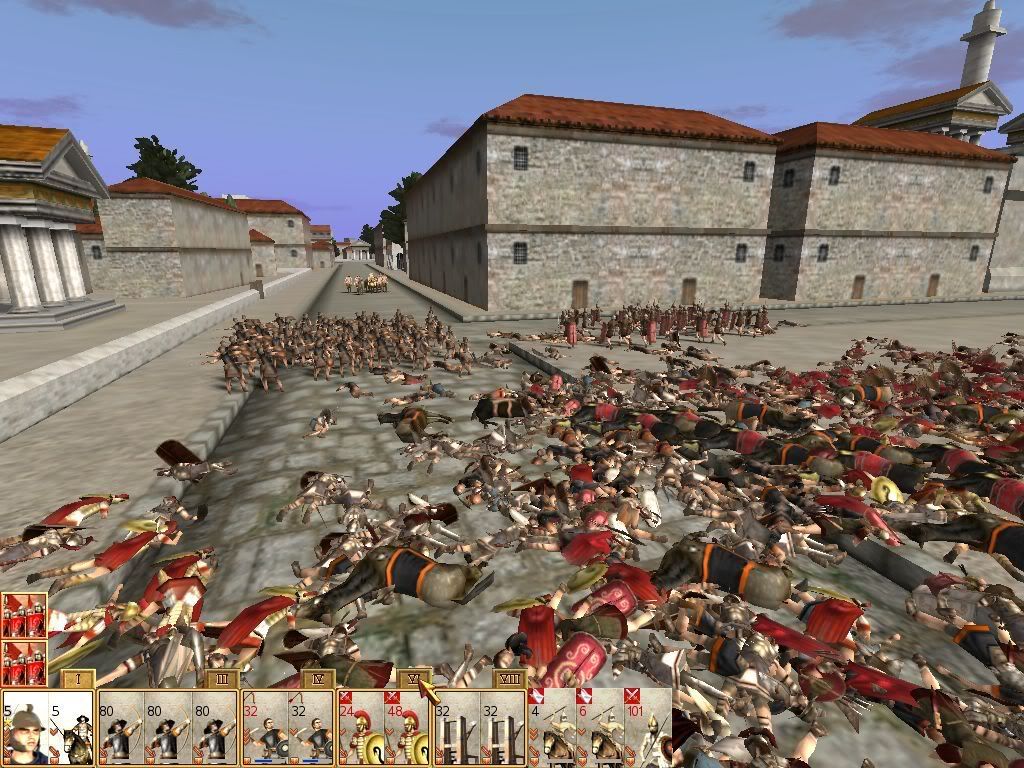Choose group tab IV
The image size is (1024, 768).
click(x=318, y=680)
